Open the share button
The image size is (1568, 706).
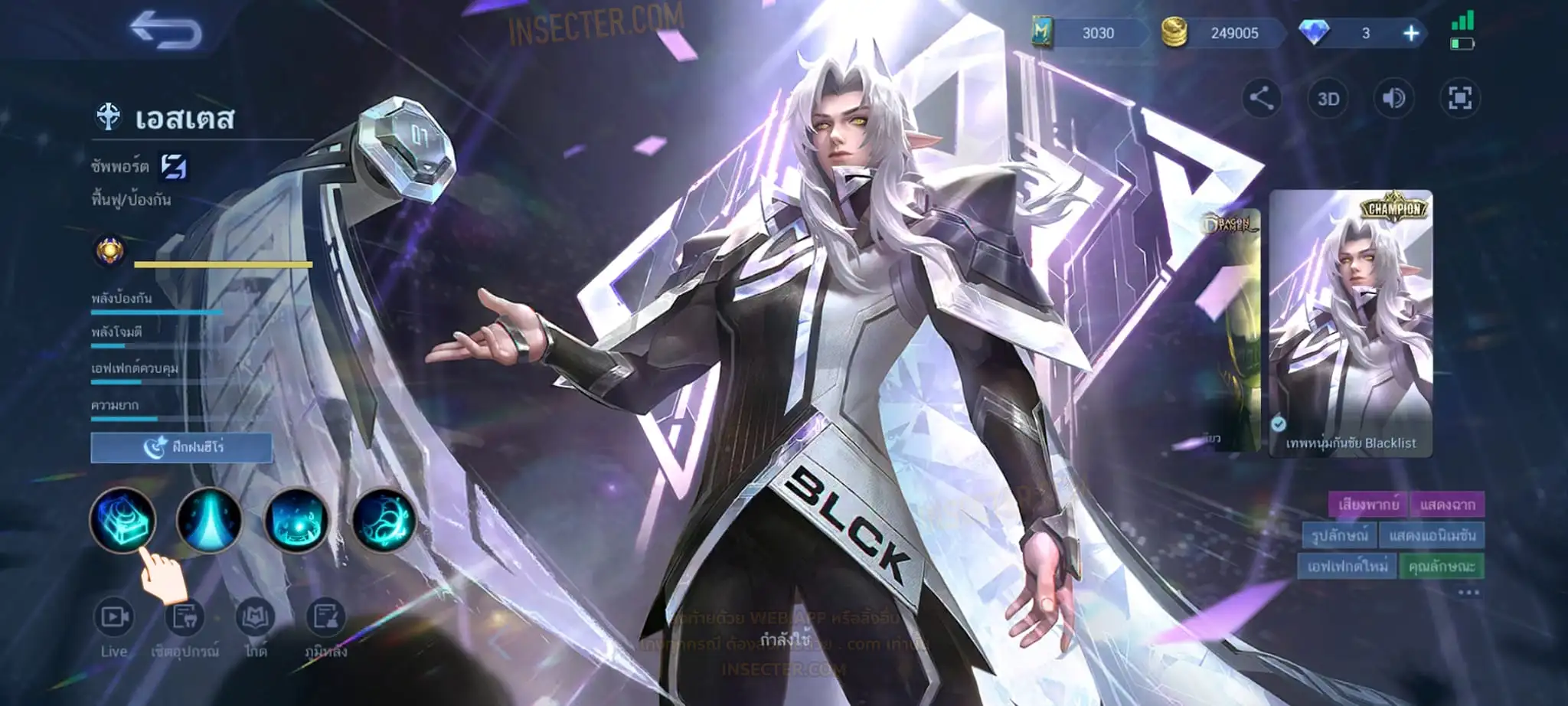tap(1261, 98)
